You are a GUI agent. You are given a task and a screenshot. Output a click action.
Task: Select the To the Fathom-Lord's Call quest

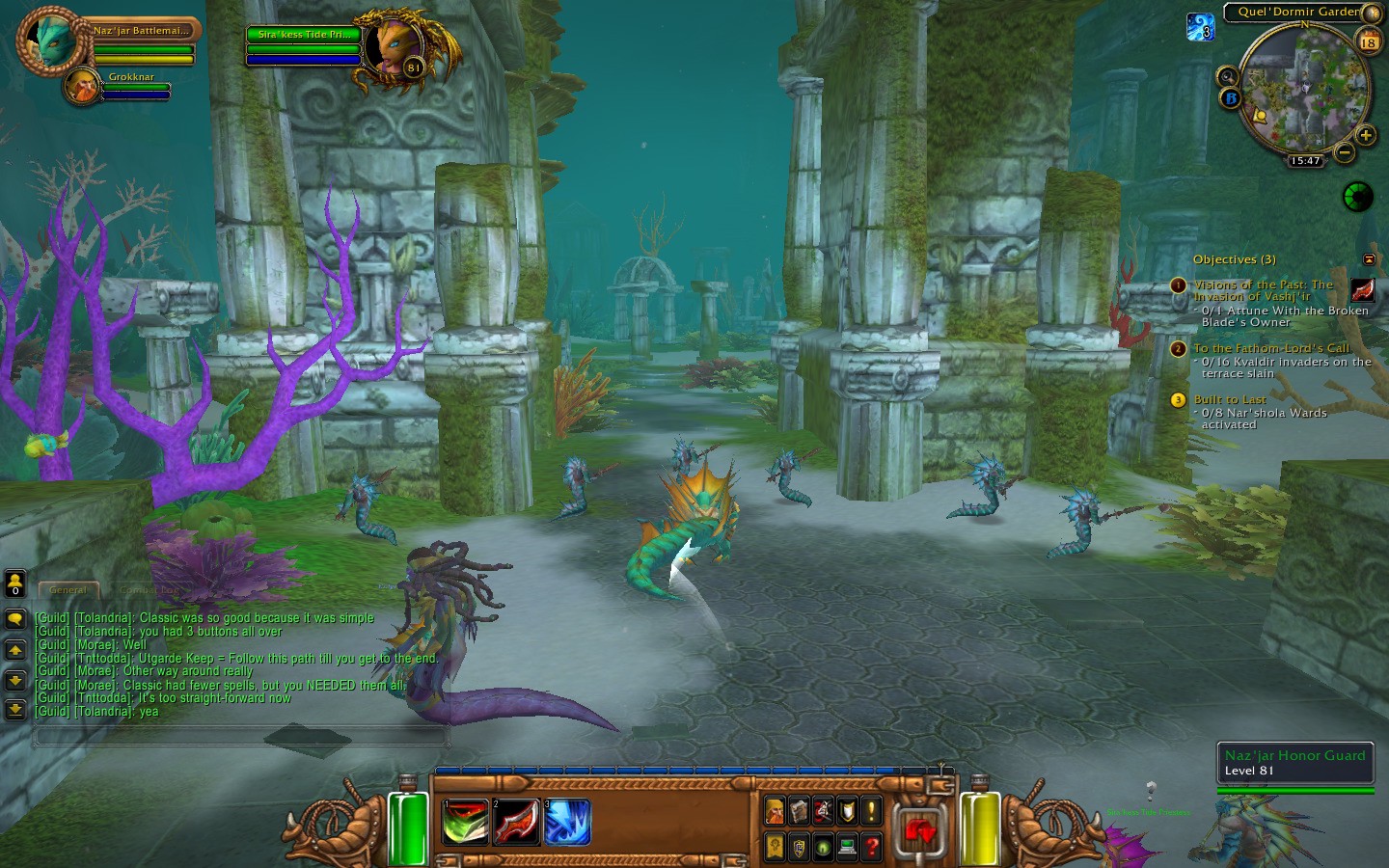click(x=1271, y=348)
